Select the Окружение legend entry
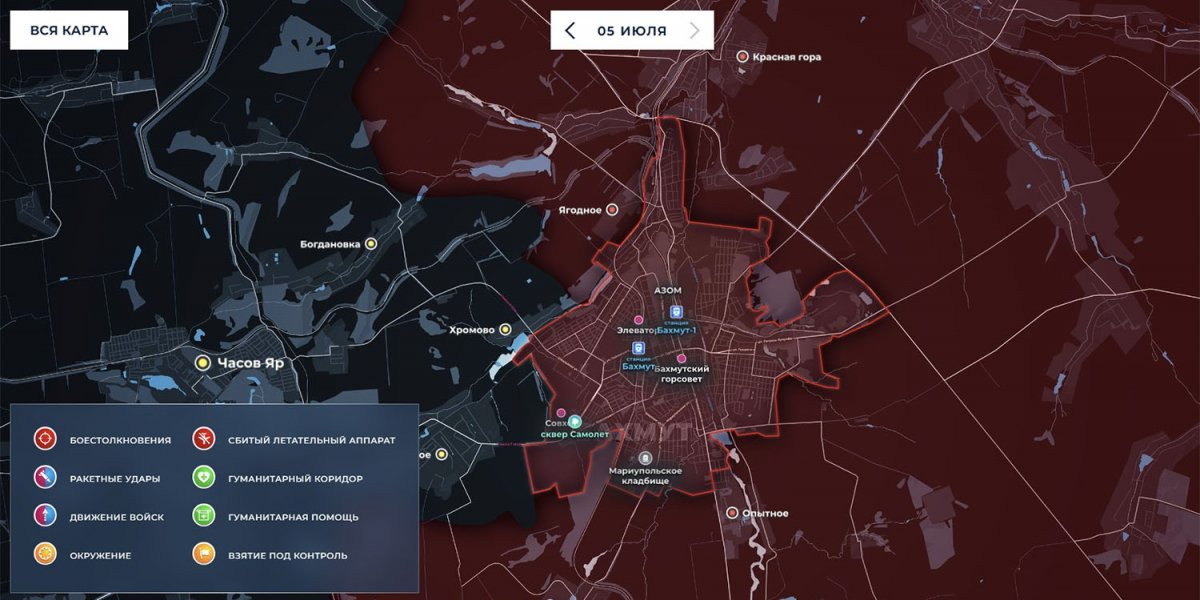The width and height of the screenshot is (1200, 600). click(x=46, y=554)
